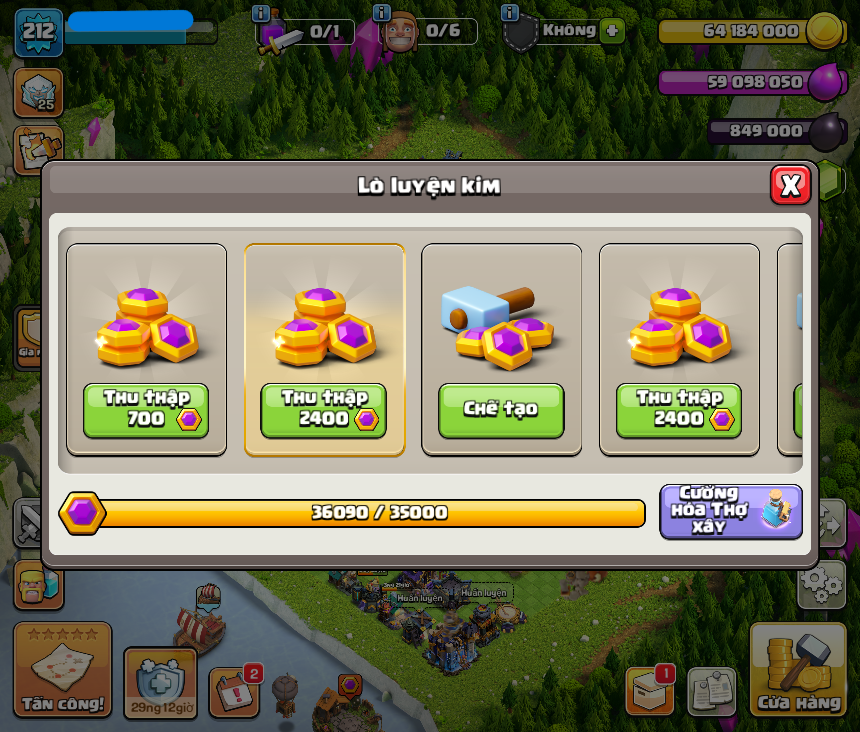The width and height of the screenshot is (860, 732).
Task: Show info for the builder count
Action: [381, 13]
